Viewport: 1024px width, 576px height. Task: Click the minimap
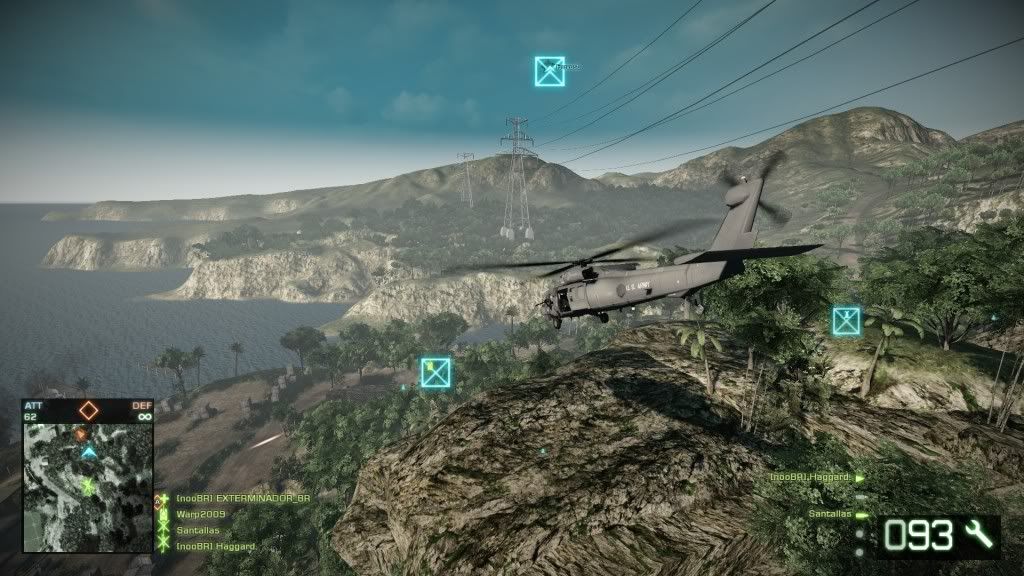tap(88, 487)
